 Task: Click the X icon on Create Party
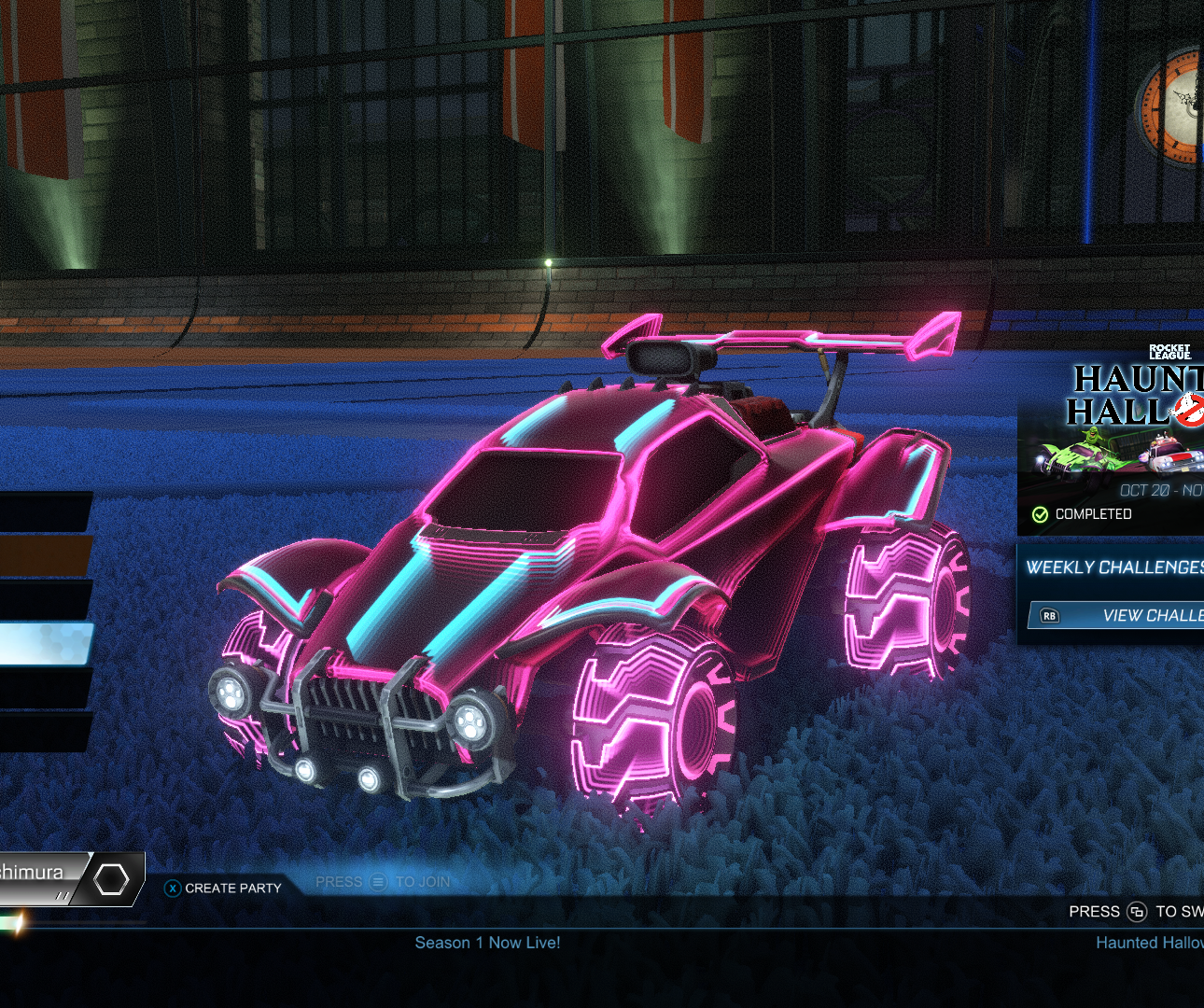[x=172, y=889]
